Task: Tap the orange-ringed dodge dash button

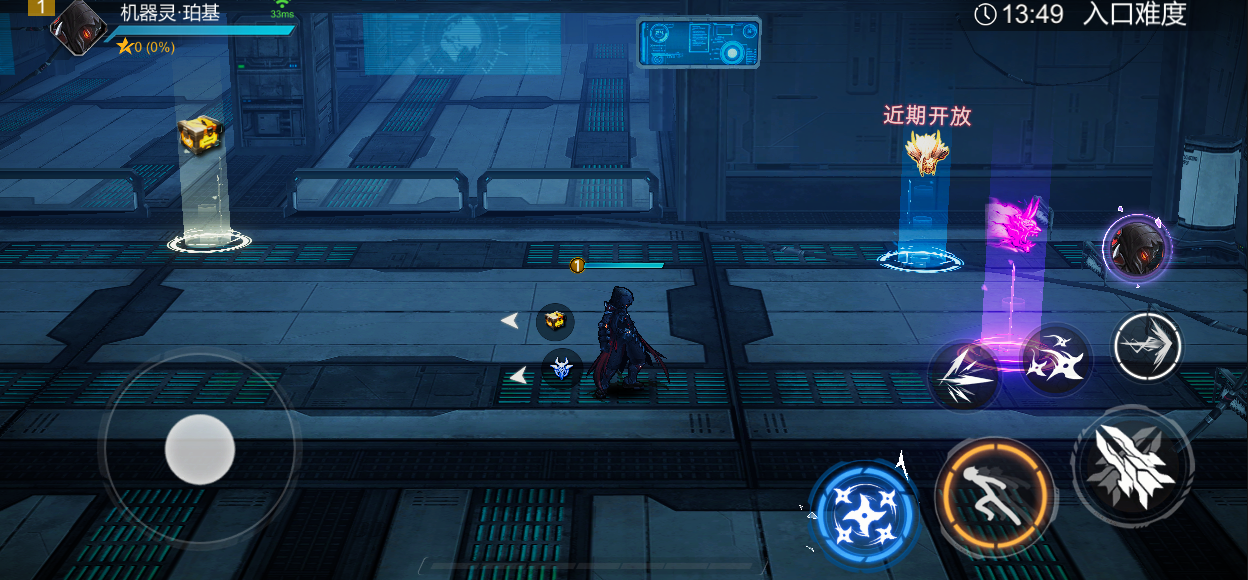Action: [x=994, y=495]
